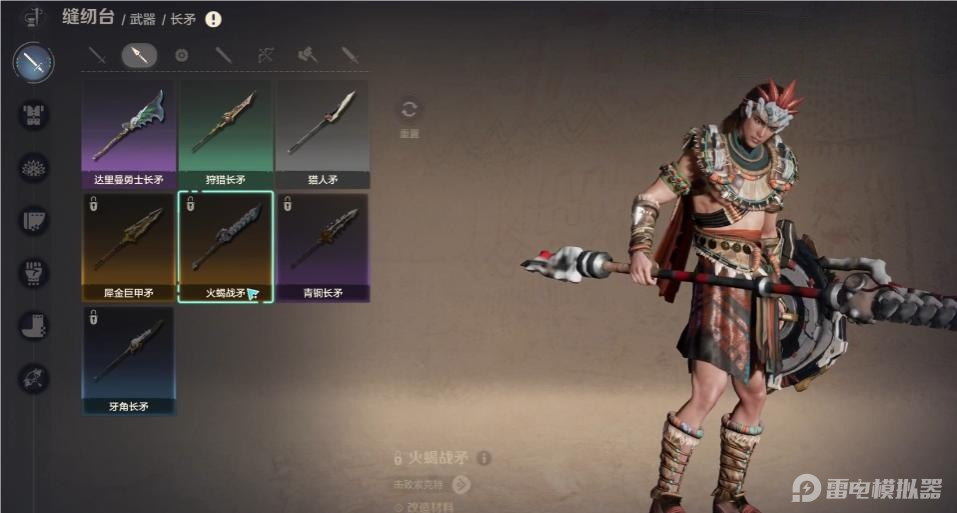The image size is (957, 513).
Task: Show the hammer and axe weapon tab
Action: (307, 56)
